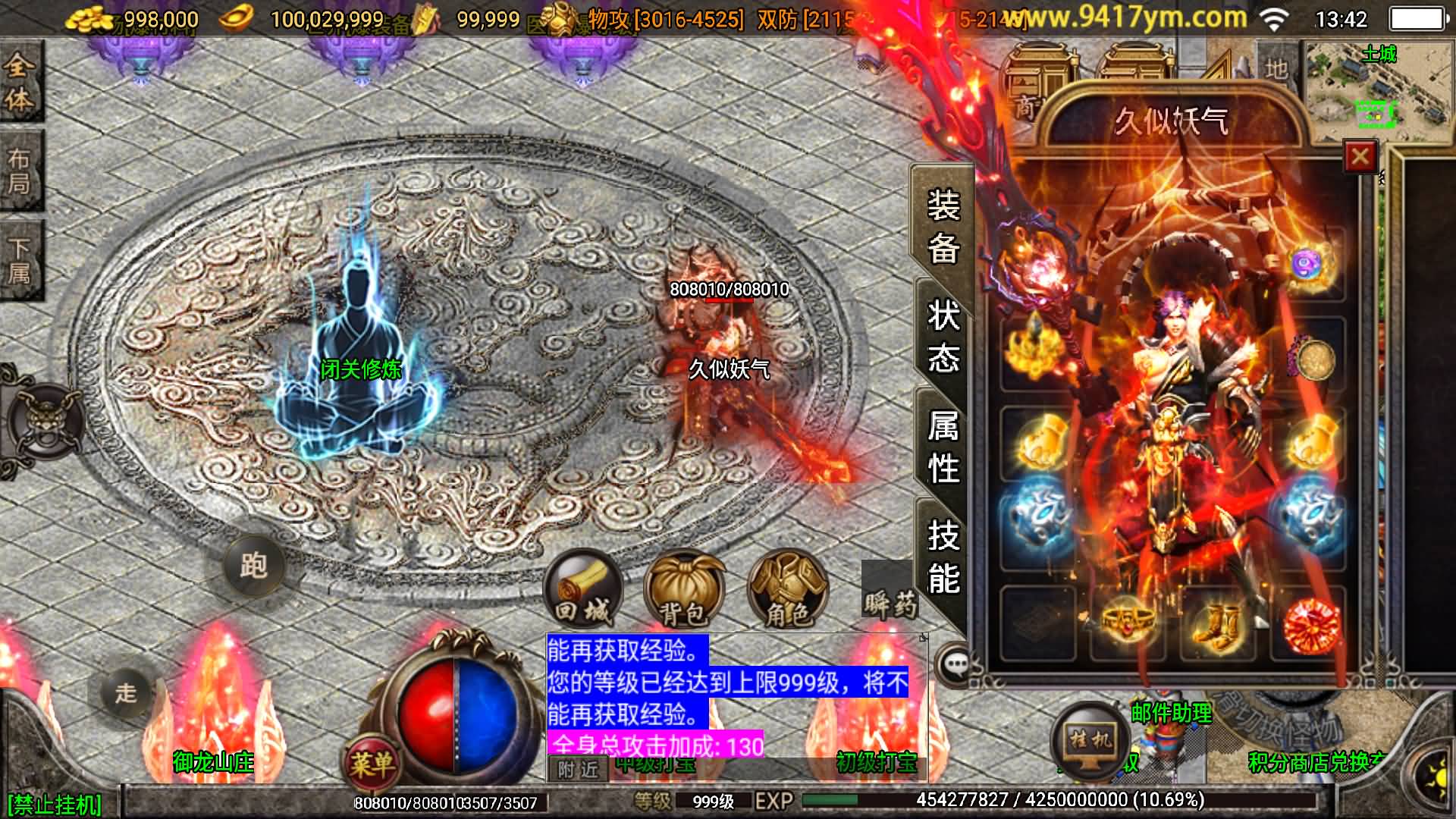Start auto-battle with the 挂机 button
The image size is (1456, 819).
click(x=1090, y=738)
